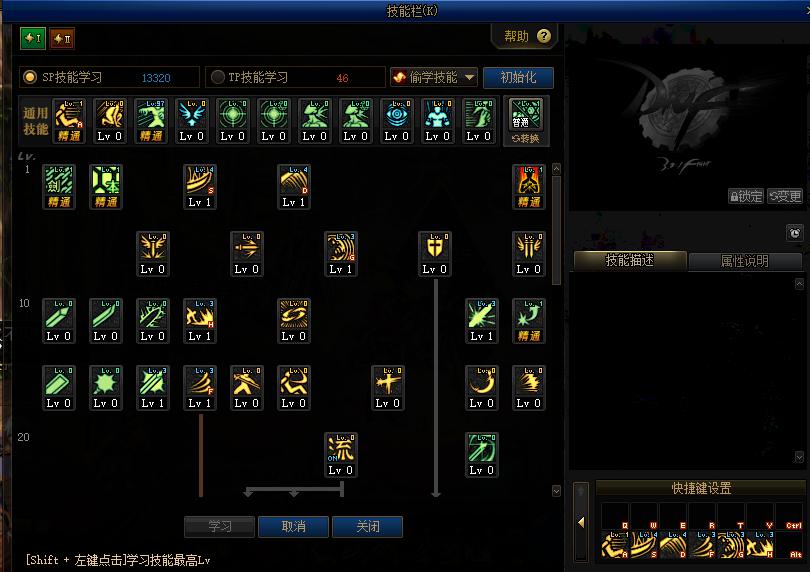This screenshot has width=810, height=572.
Task: Select the TP技能学习 radio option
Action: point(219,77)
